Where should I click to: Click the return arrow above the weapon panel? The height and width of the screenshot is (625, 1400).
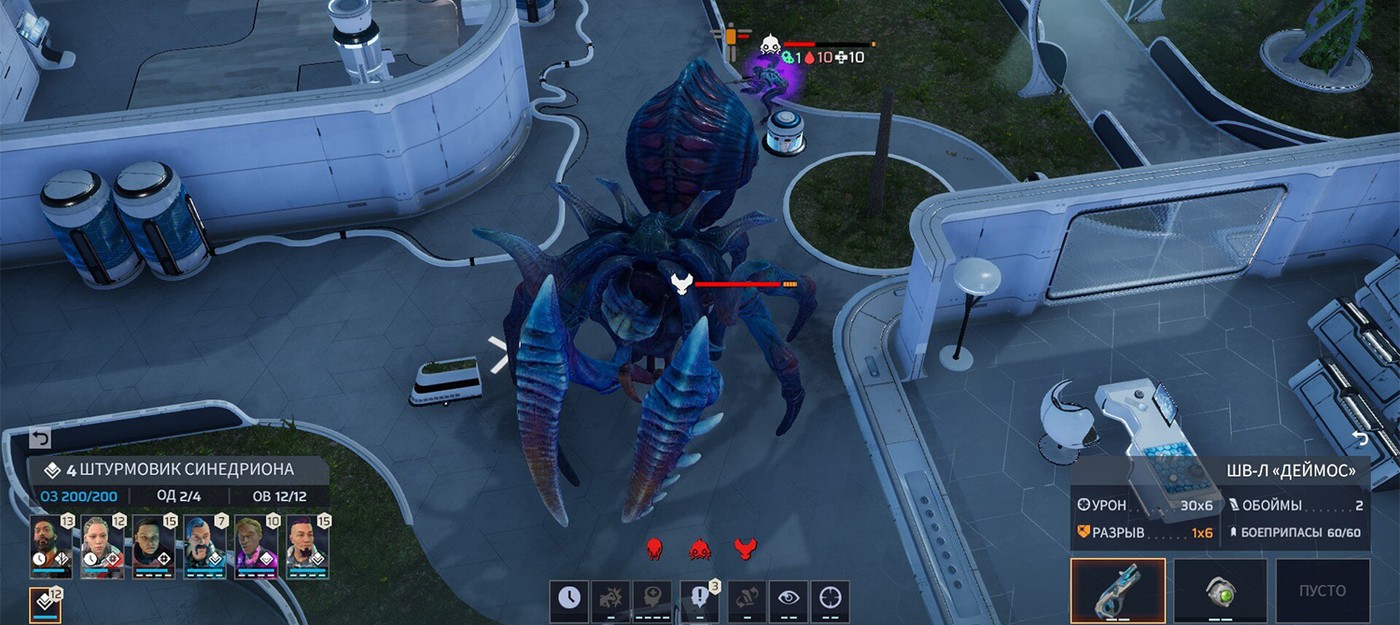(x=1360, y=439)
